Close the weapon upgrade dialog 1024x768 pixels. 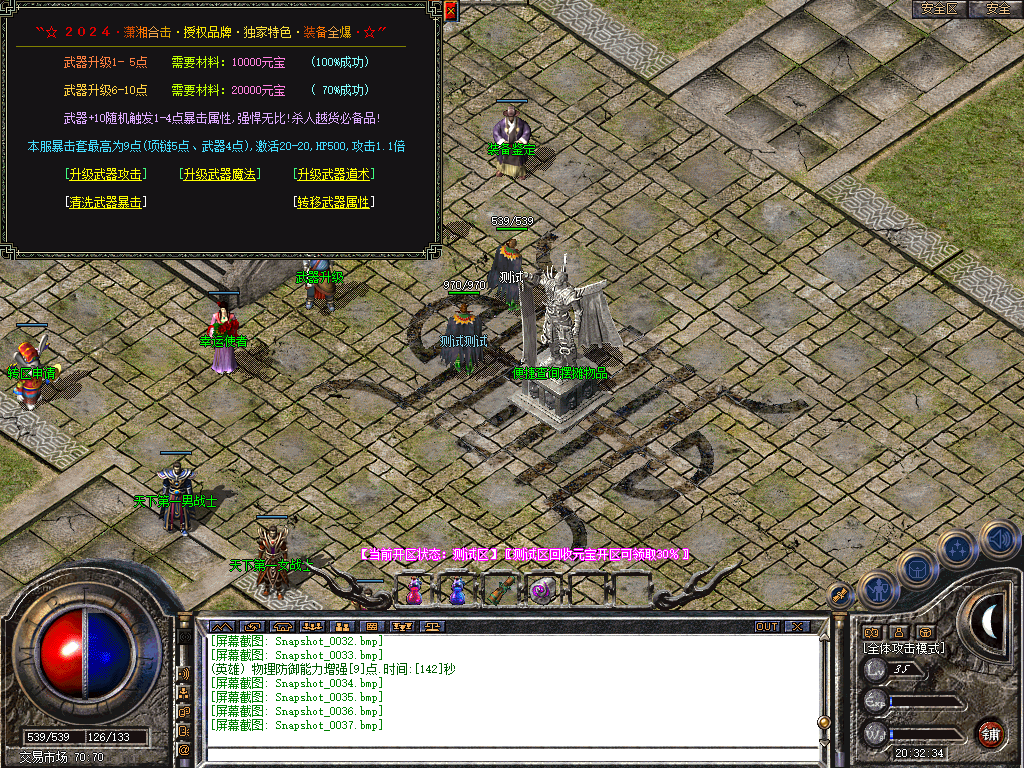(x=450, y=12)
